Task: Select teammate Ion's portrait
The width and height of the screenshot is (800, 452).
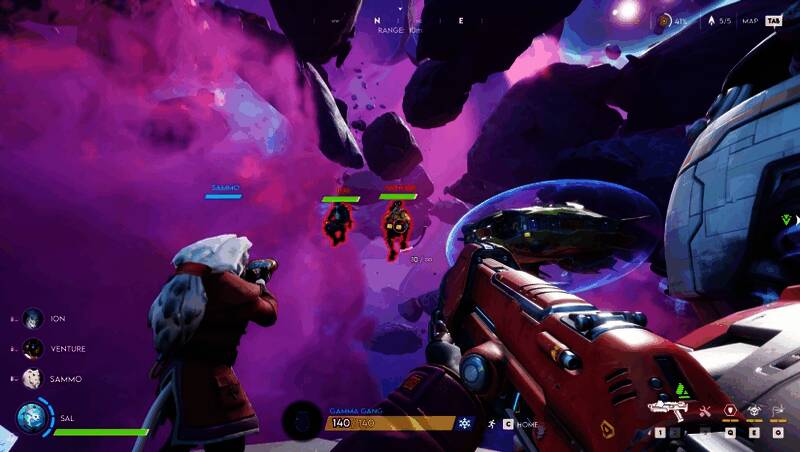Action: point(33,318)
